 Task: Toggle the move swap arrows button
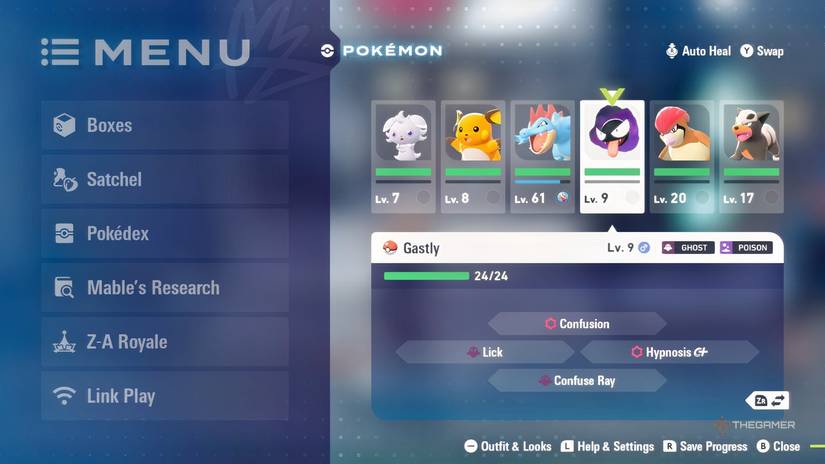coord(768,401)
